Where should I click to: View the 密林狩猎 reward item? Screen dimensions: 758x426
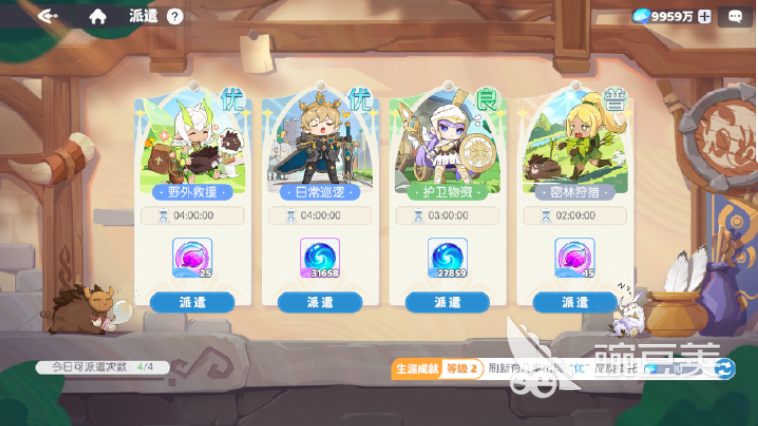[574, 258]
